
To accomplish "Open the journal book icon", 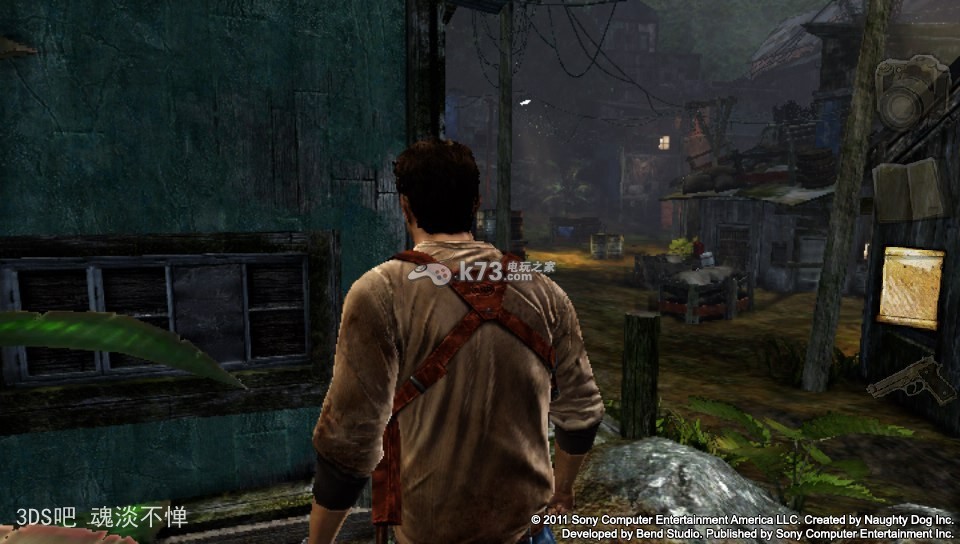I will tap(908, 189).
